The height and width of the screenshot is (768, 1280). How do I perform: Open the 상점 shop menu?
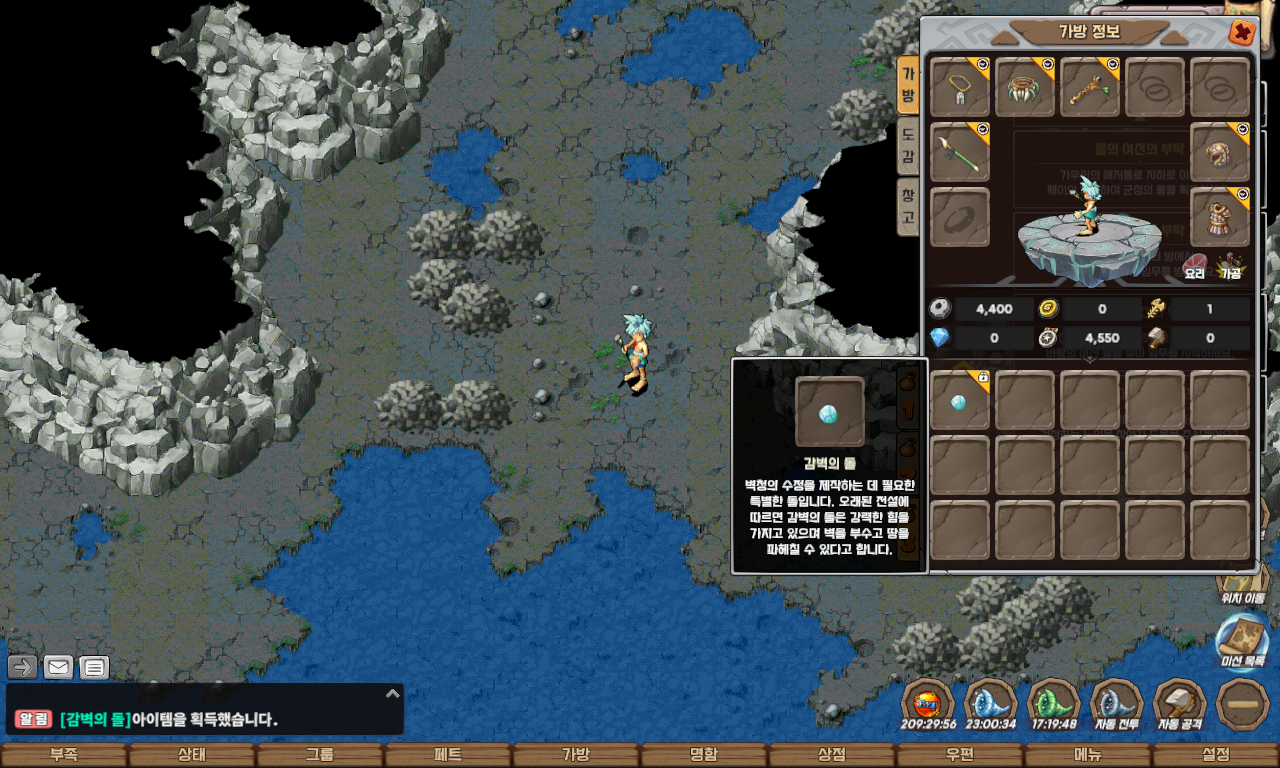click(832, 755)
